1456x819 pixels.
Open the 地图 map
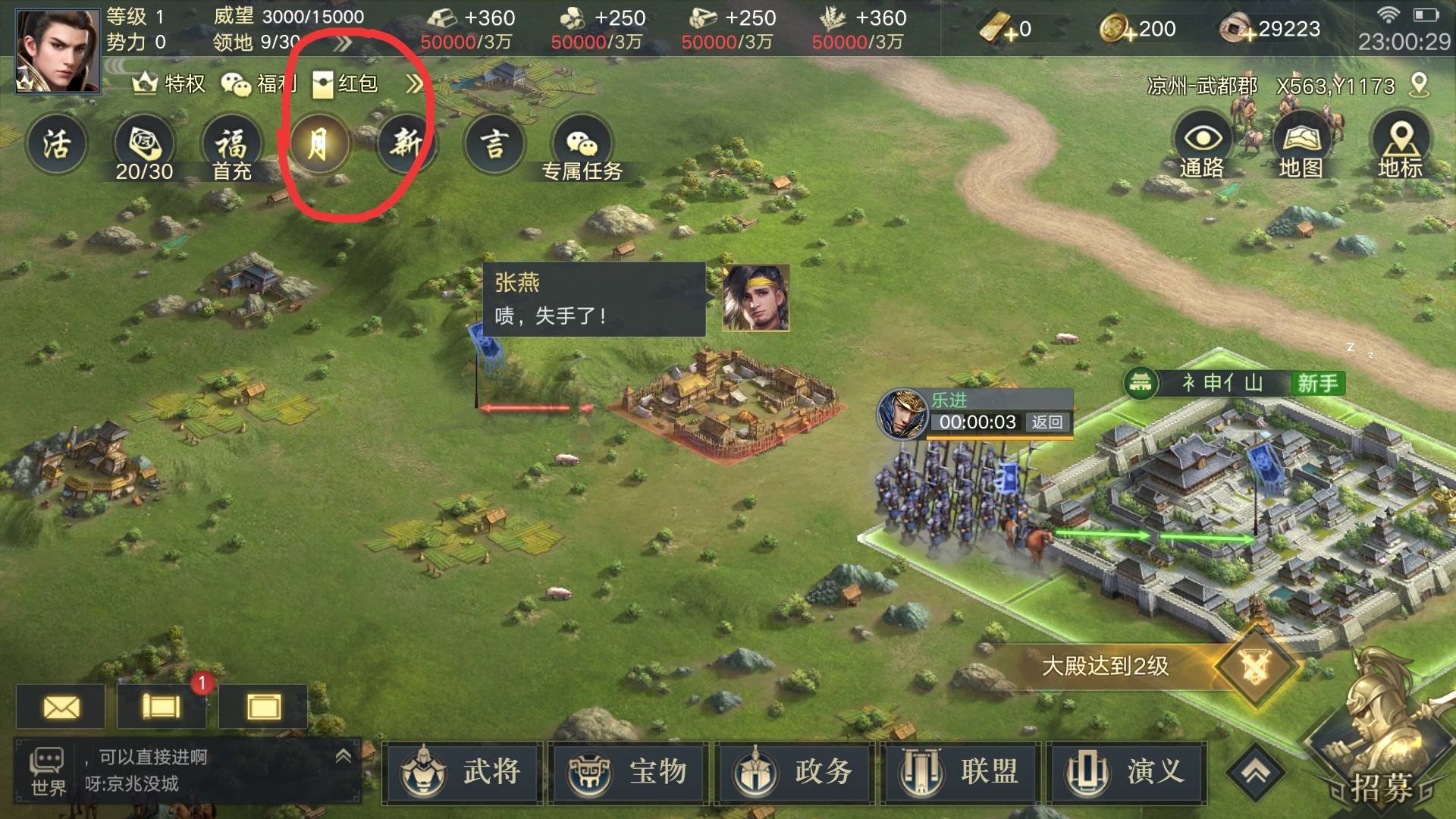coord(1301,146)
